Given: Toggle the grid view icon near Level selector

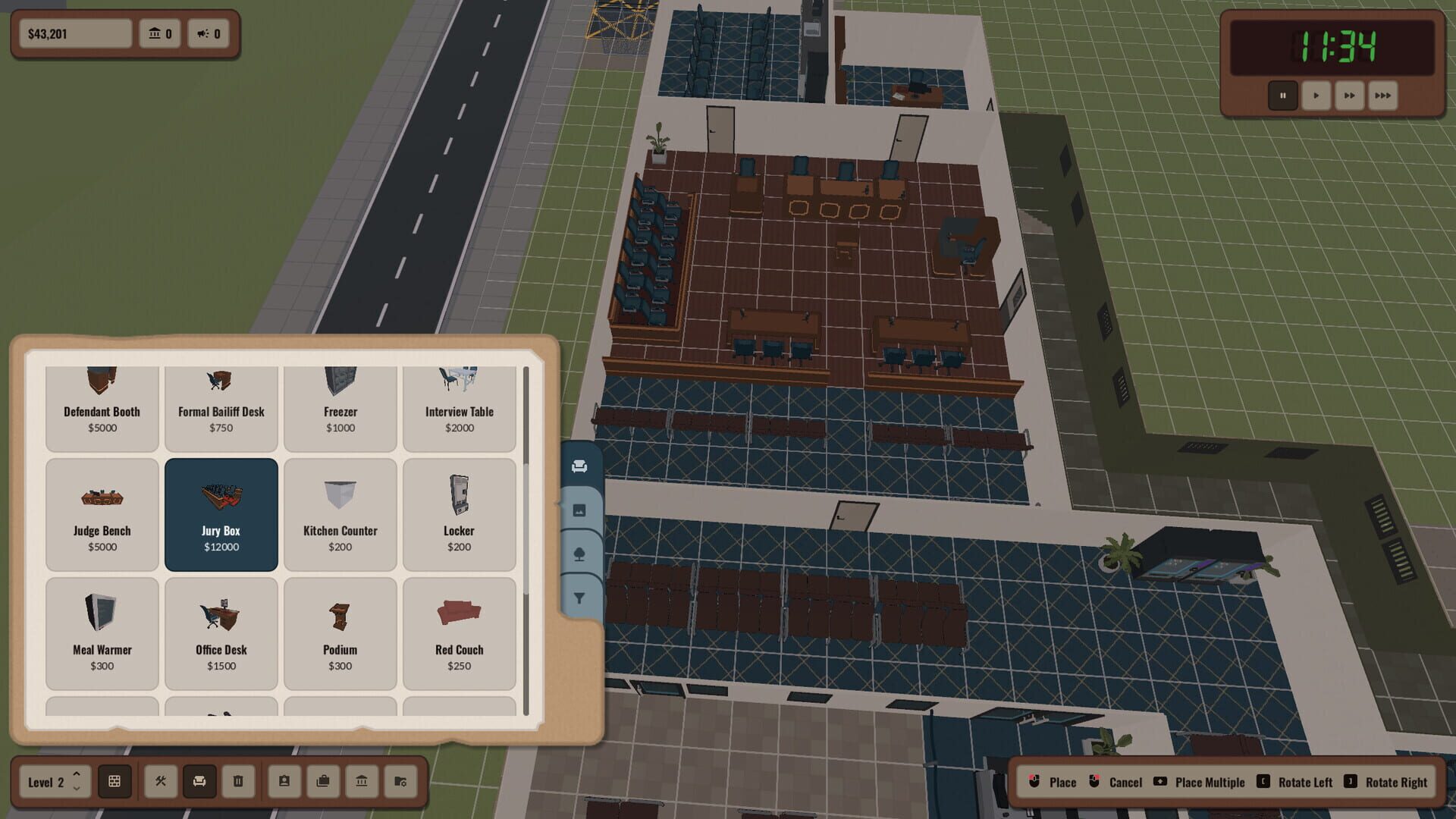Looking at the screenshot, I should click(115, 782).
